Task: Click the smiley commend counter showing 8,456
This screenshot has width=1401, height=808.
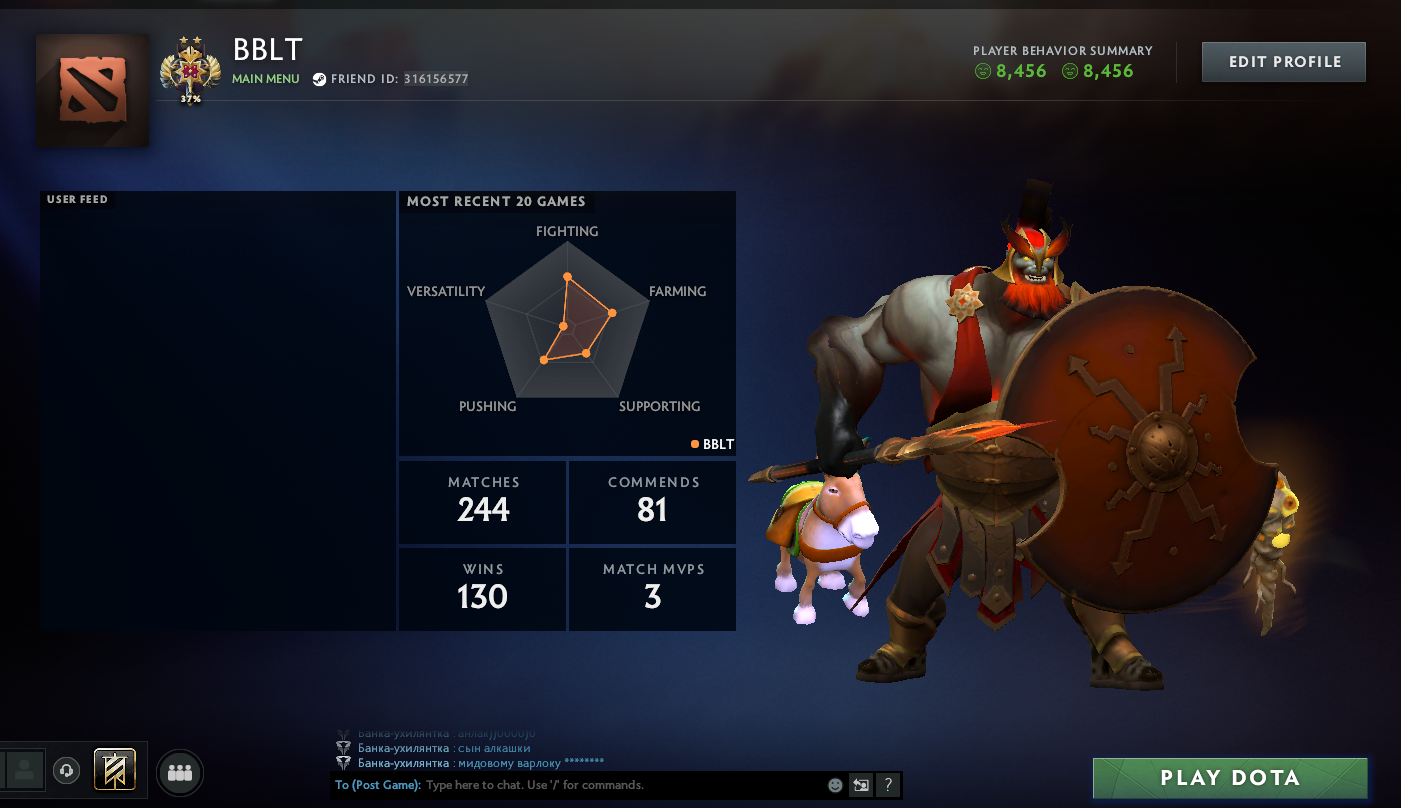Action: click(1010, 71)
